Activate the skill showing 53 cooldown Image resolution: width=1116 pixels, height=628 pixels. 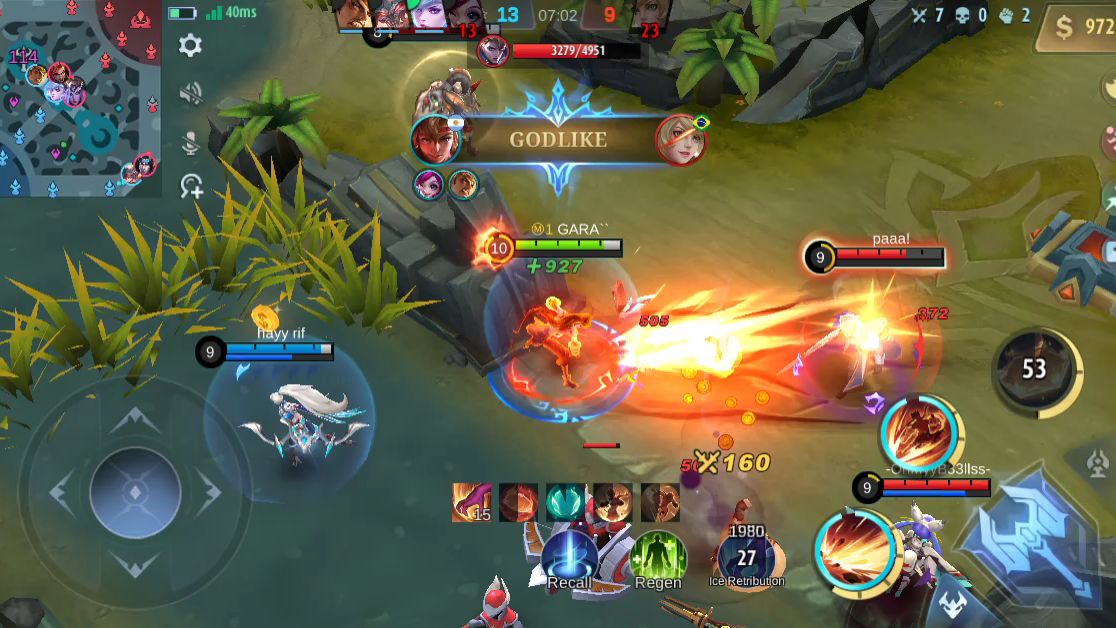[1034, 370]
